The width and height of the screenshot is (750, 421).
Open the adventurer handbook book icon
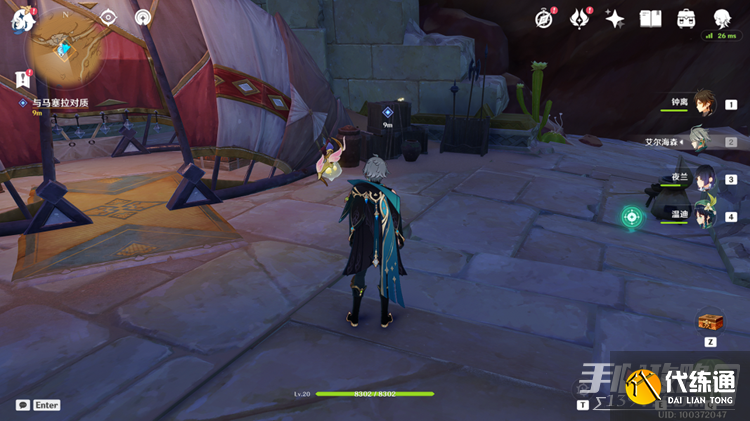coord(650,18)
